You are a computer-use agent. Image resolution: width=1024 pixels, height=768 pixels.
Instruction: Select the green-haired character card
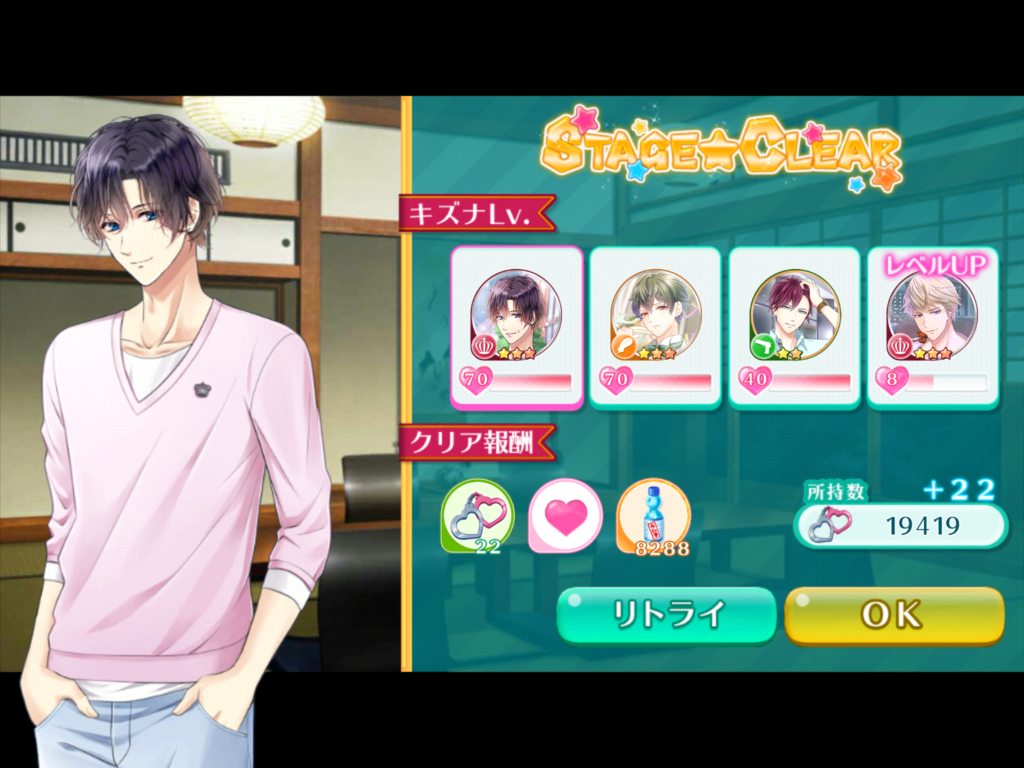click(x=655, y=327)
